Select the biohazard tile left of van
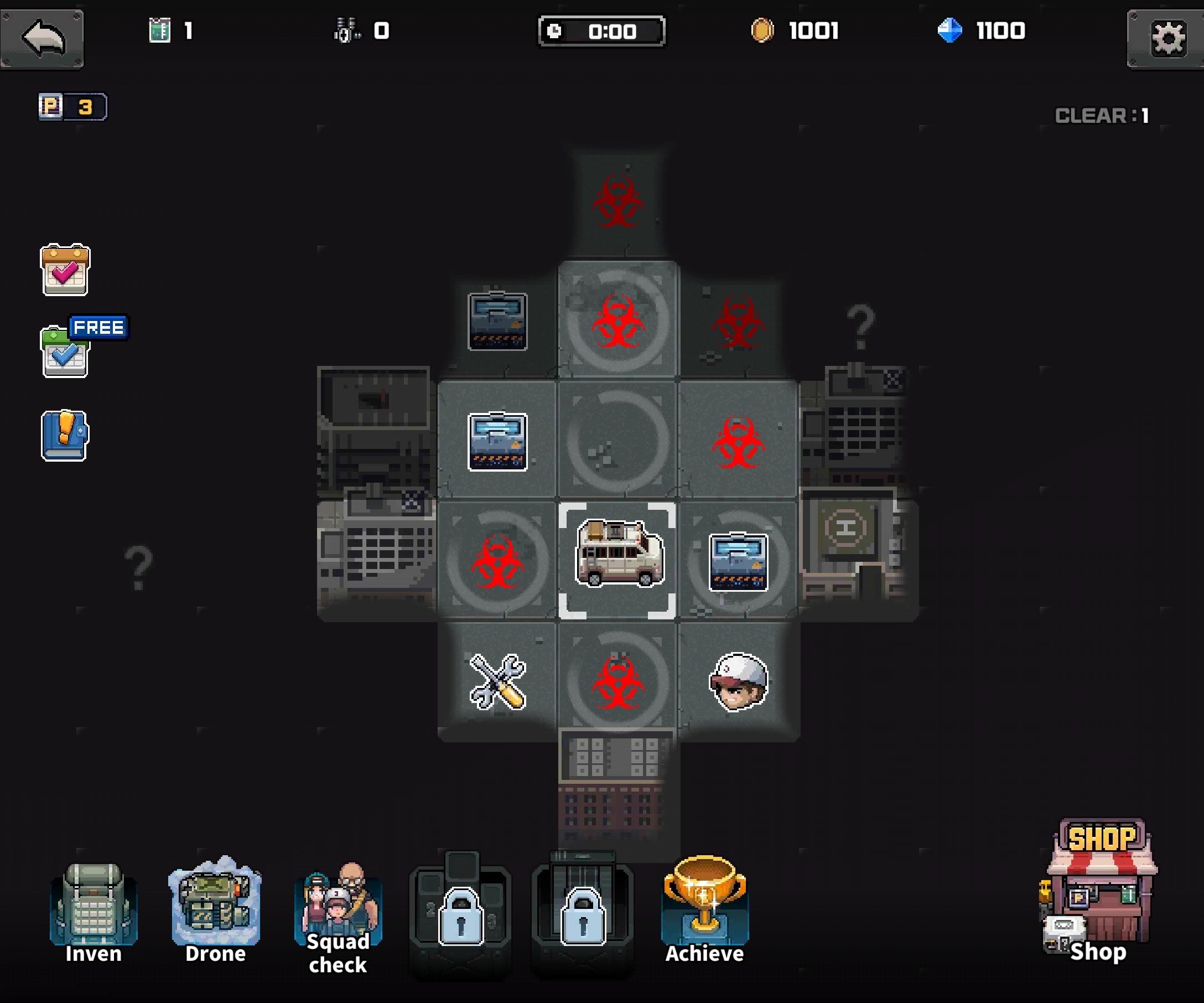The width and height of the screenshot is (1204, 1003). pos(497,561)
